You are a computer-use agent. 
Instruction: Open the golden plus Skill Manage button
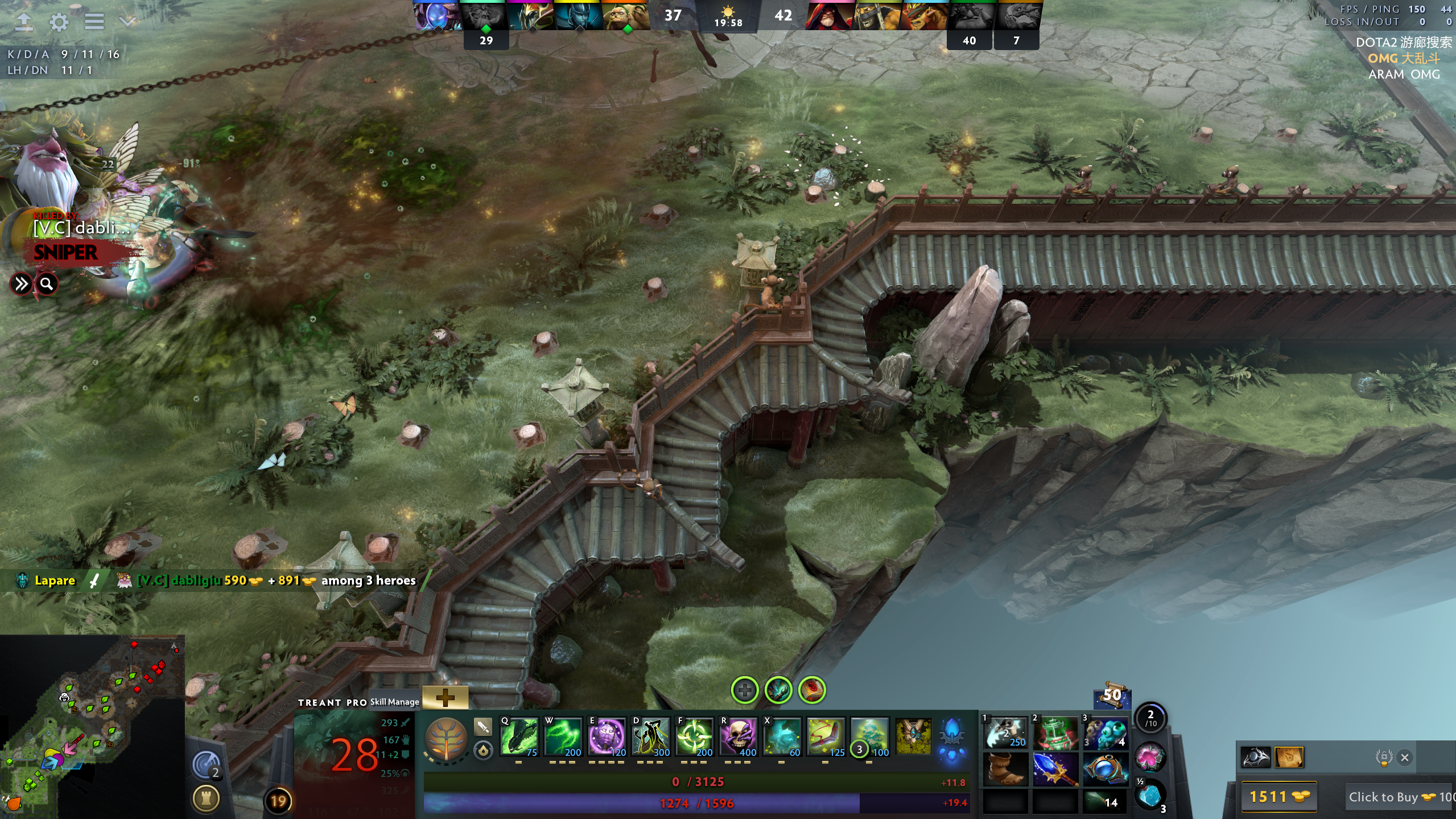[445, 697]
